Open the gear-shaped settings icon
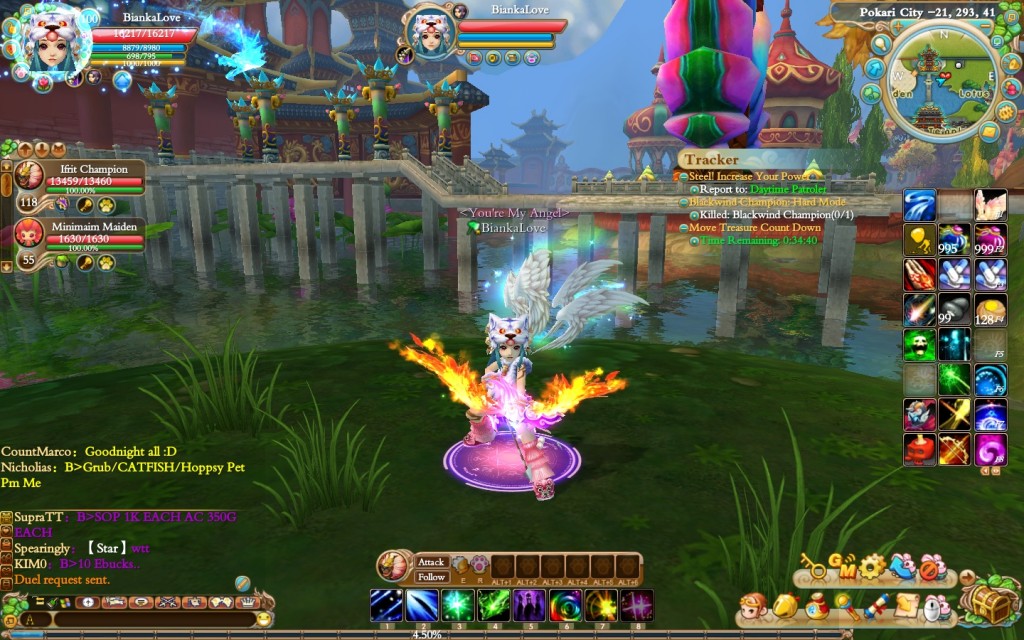 pos(872,567)
